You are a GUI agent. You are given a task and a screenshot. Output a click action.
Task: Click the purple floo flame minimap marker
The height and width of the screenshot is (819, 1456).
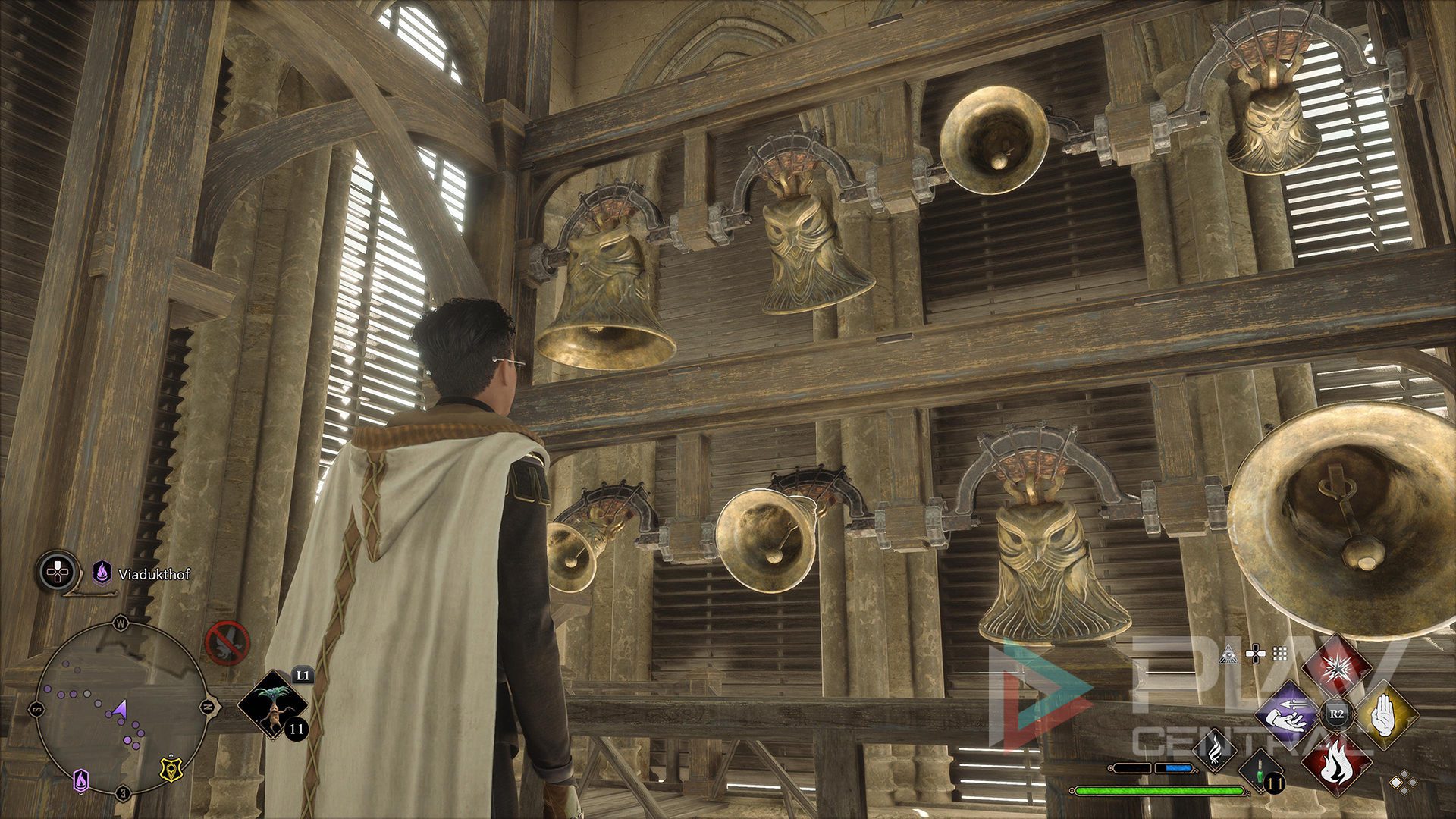point(81,780)
